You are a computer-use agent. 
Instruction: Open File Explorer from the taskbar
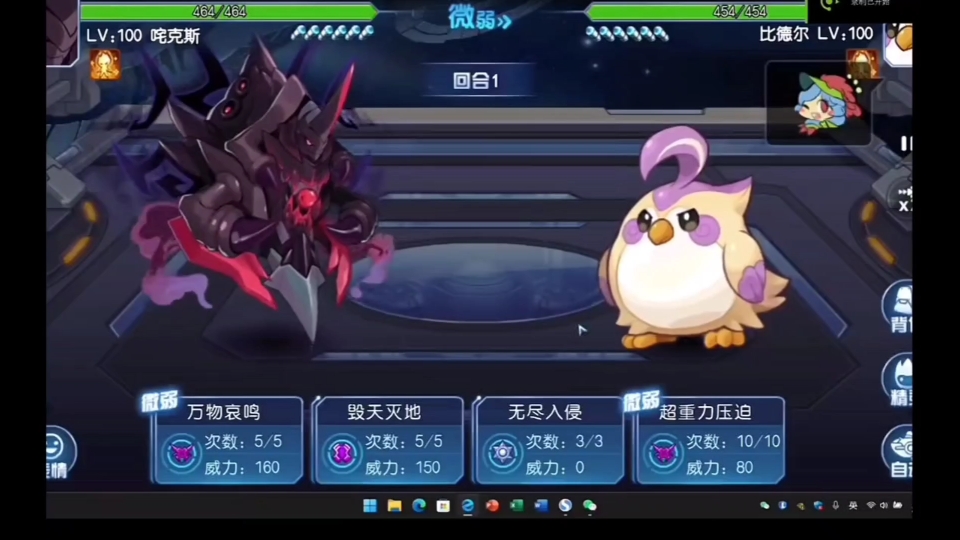(394, 506)
